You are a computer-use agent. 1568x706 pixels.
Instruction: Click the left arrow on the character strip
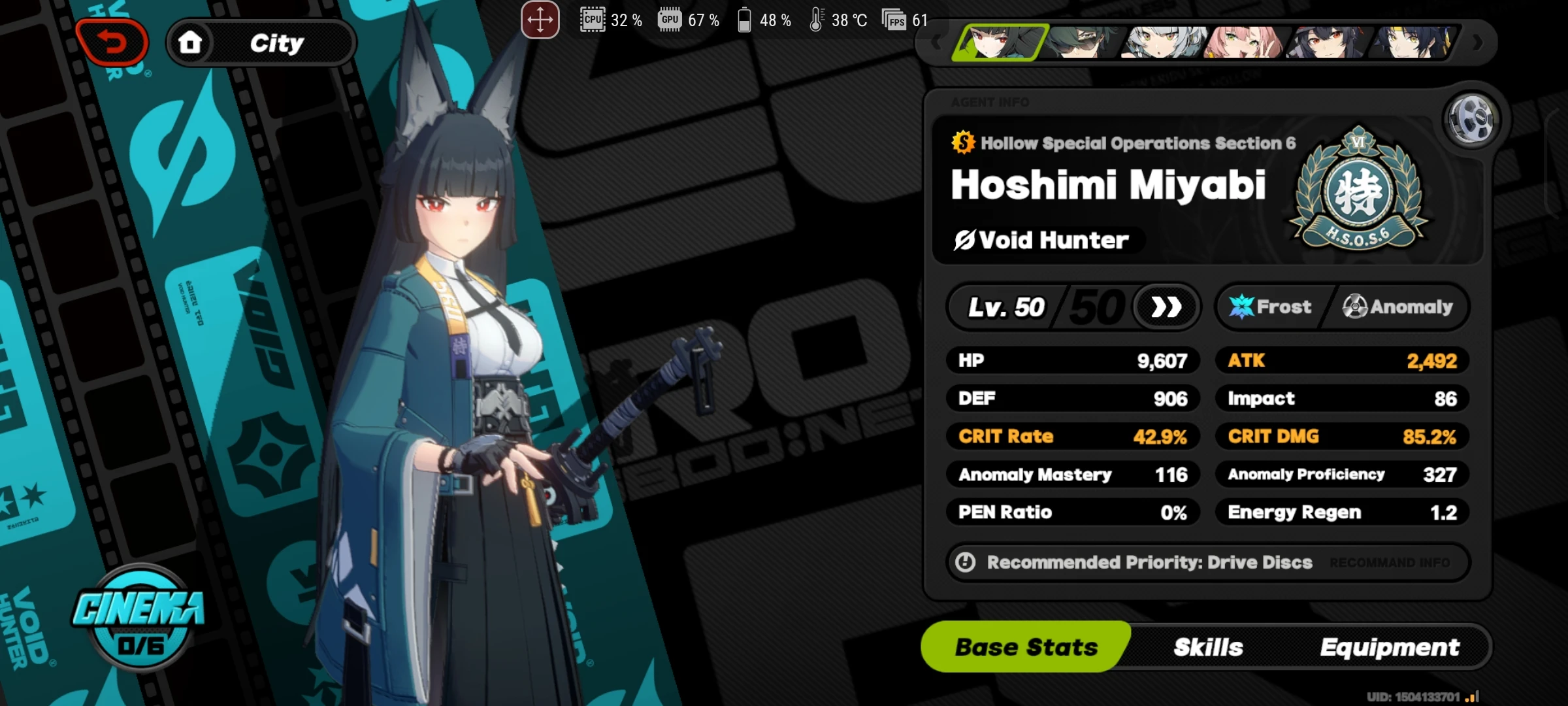(936, 42)
